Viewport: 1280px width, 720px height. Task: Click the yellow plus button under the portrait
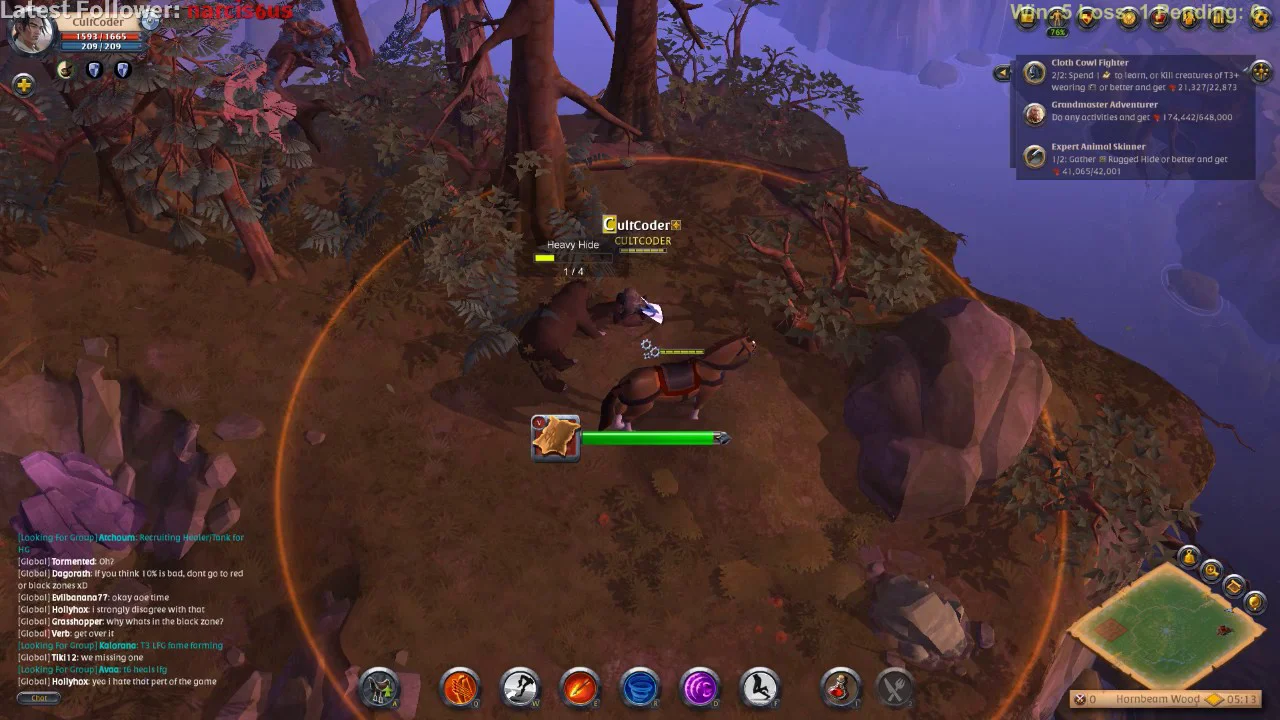pyautogui.click(x=23, y=84)
